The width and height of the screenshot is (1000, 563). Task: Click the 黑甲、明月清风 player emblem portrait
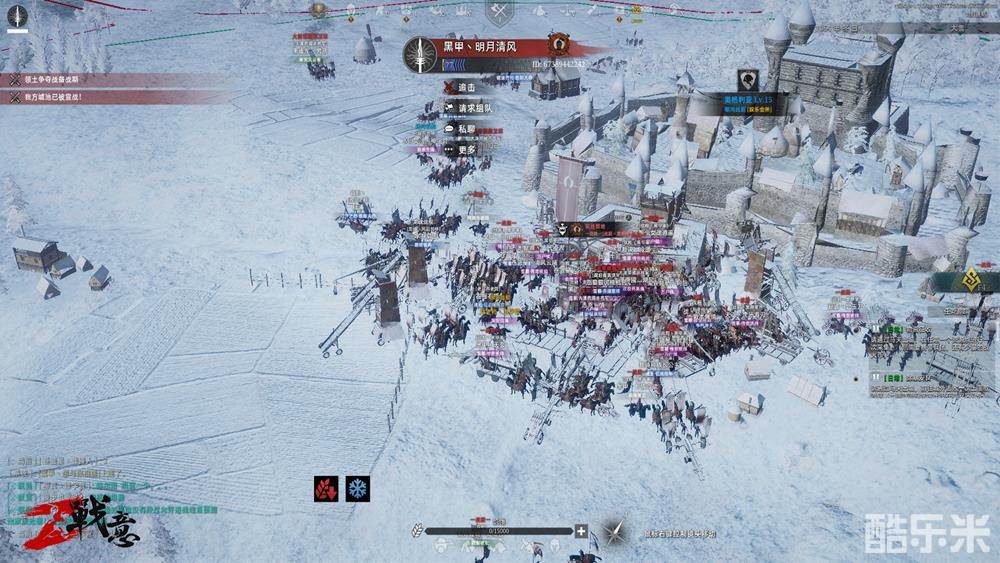coord(421,55)
